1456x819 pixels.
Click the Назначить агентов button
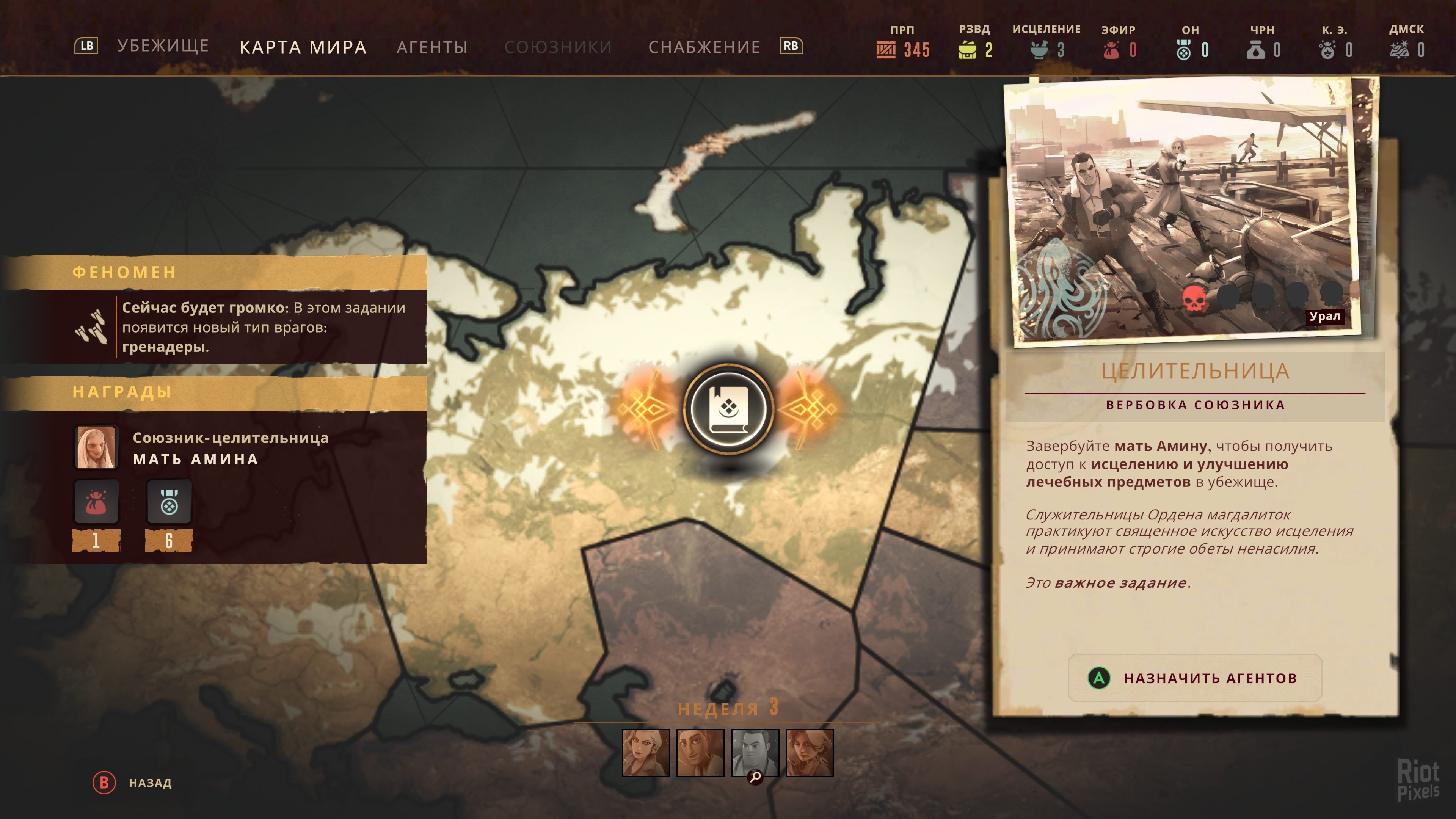(x=1194, y=678)
